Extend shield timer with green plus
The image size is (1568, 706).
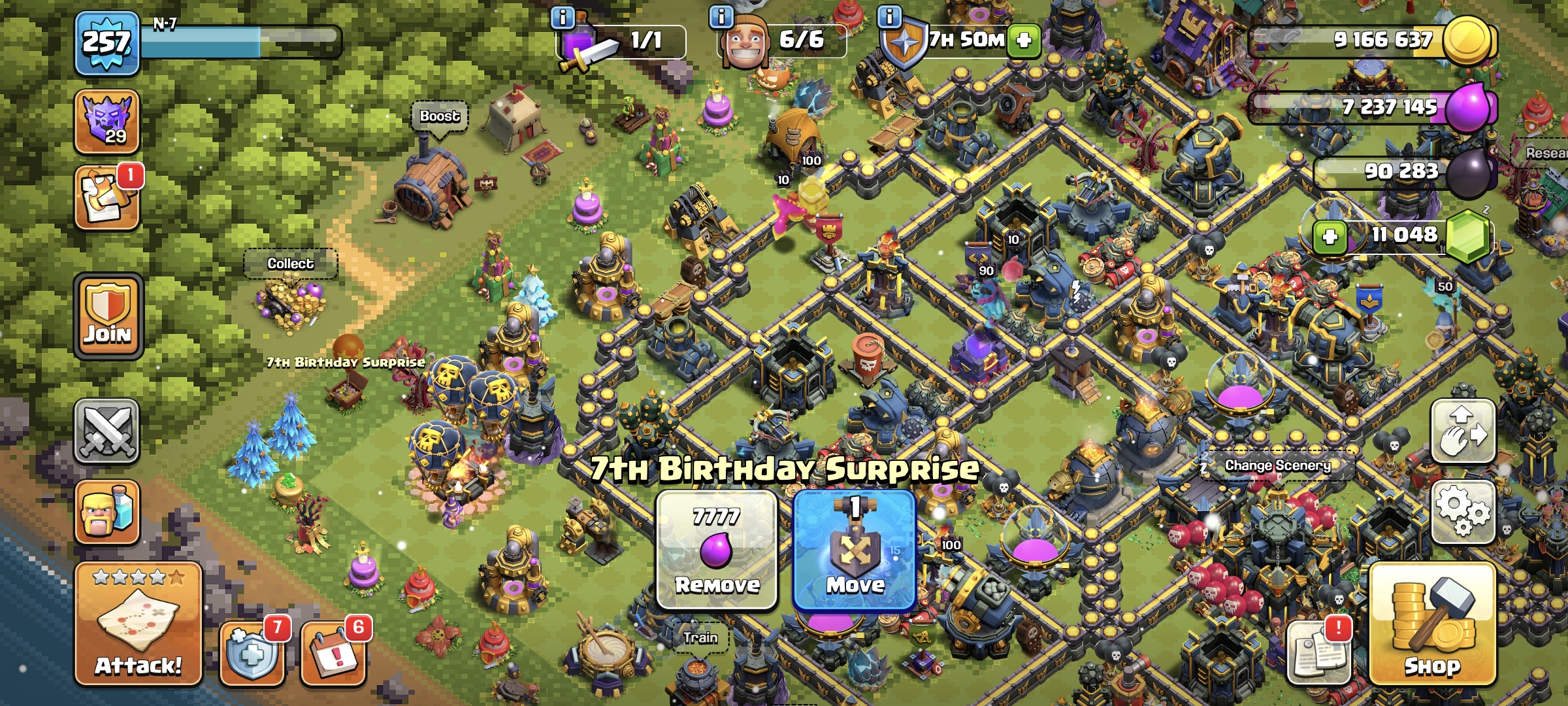pyautogui.click(x=1024, y=41)
